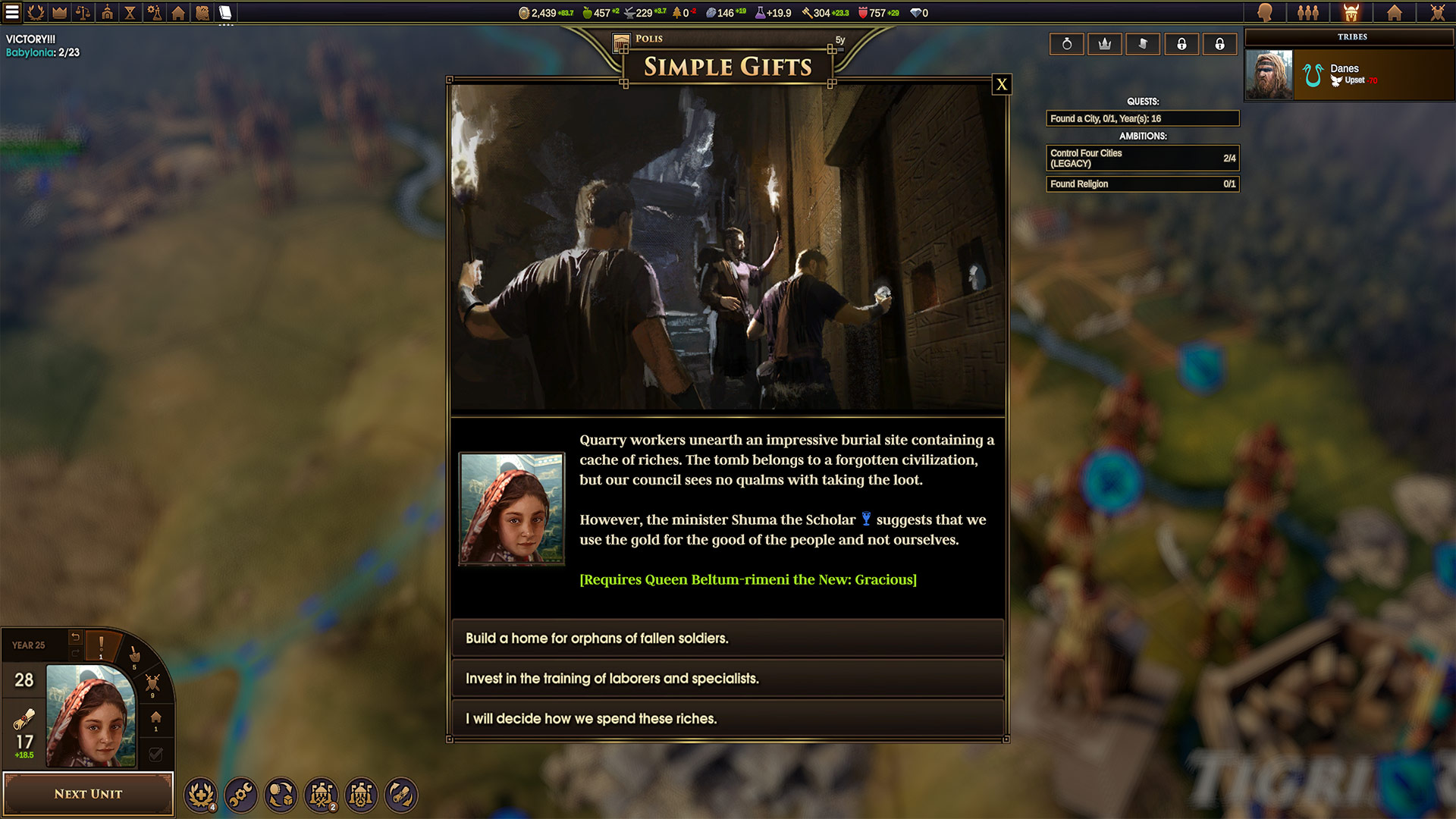The image size is (1456, 819).
Task: Pick "I will decide how we spend these riches"
Action: 726,719
